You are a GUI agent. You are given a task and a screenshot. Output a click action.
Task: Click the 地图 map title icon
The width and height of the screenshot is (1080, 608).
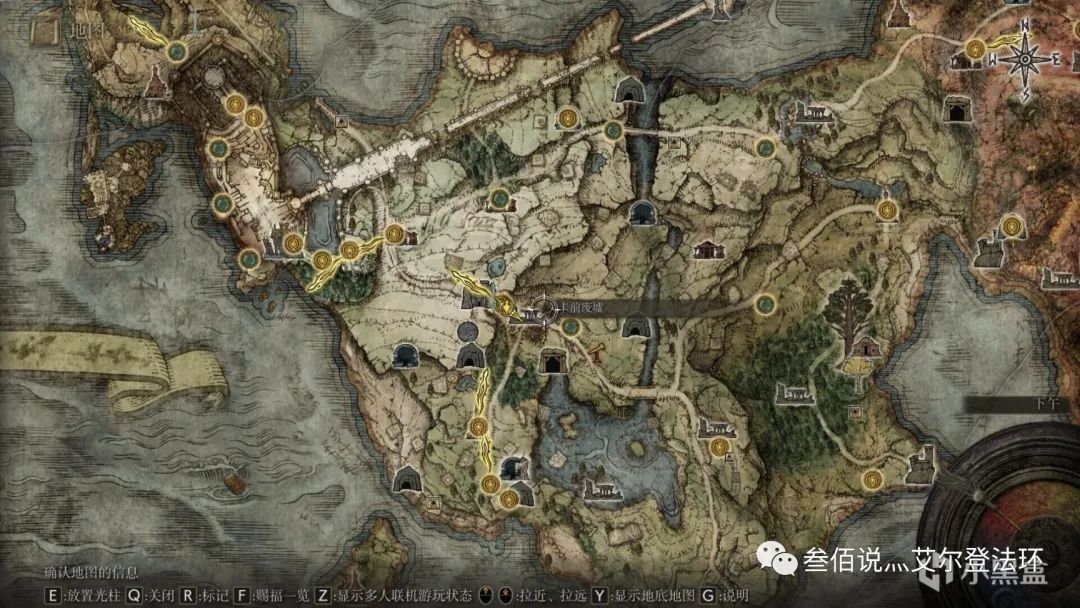click(42, 31)
